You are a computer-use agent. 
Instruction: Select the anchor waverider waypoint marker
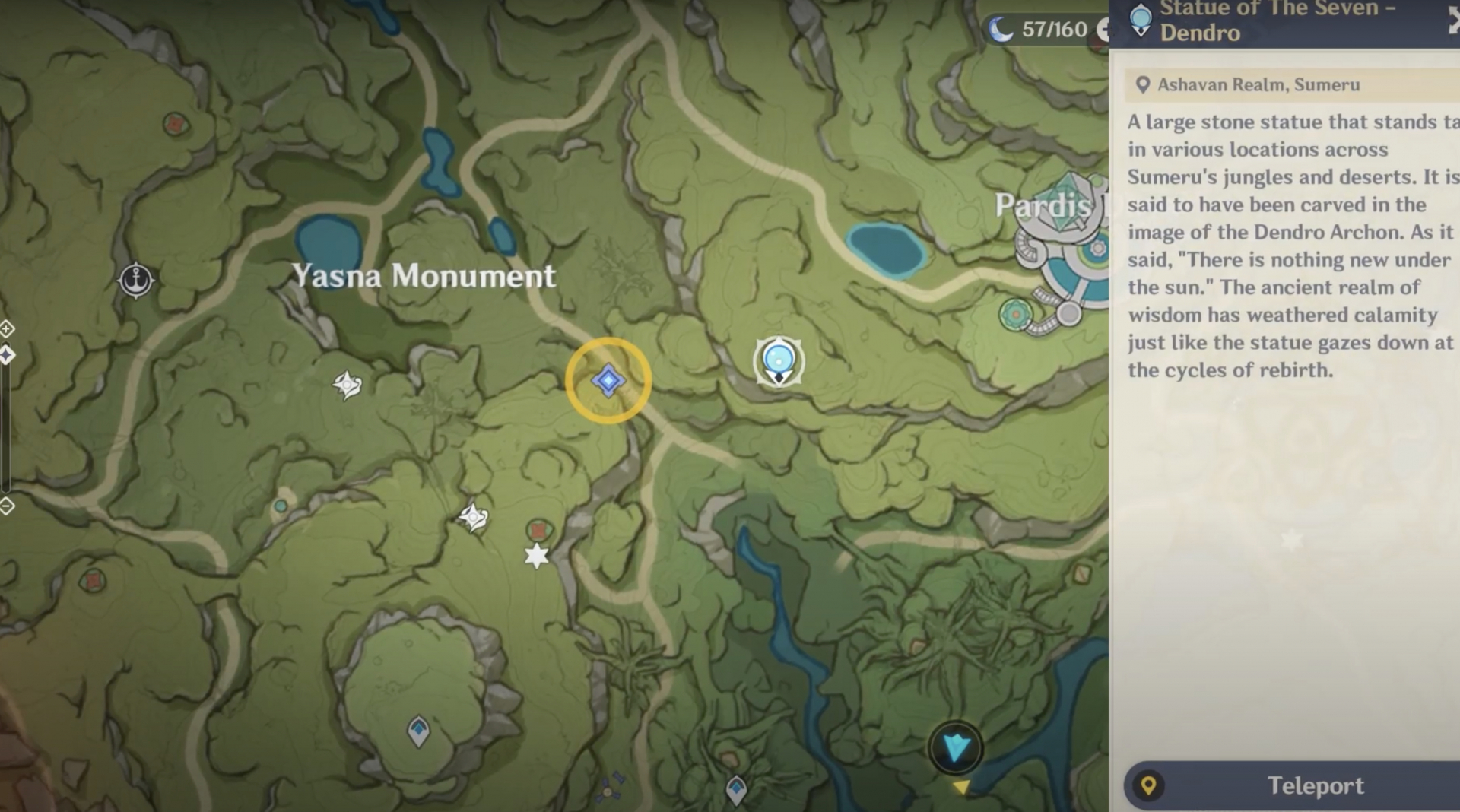(x=136, y=280)
